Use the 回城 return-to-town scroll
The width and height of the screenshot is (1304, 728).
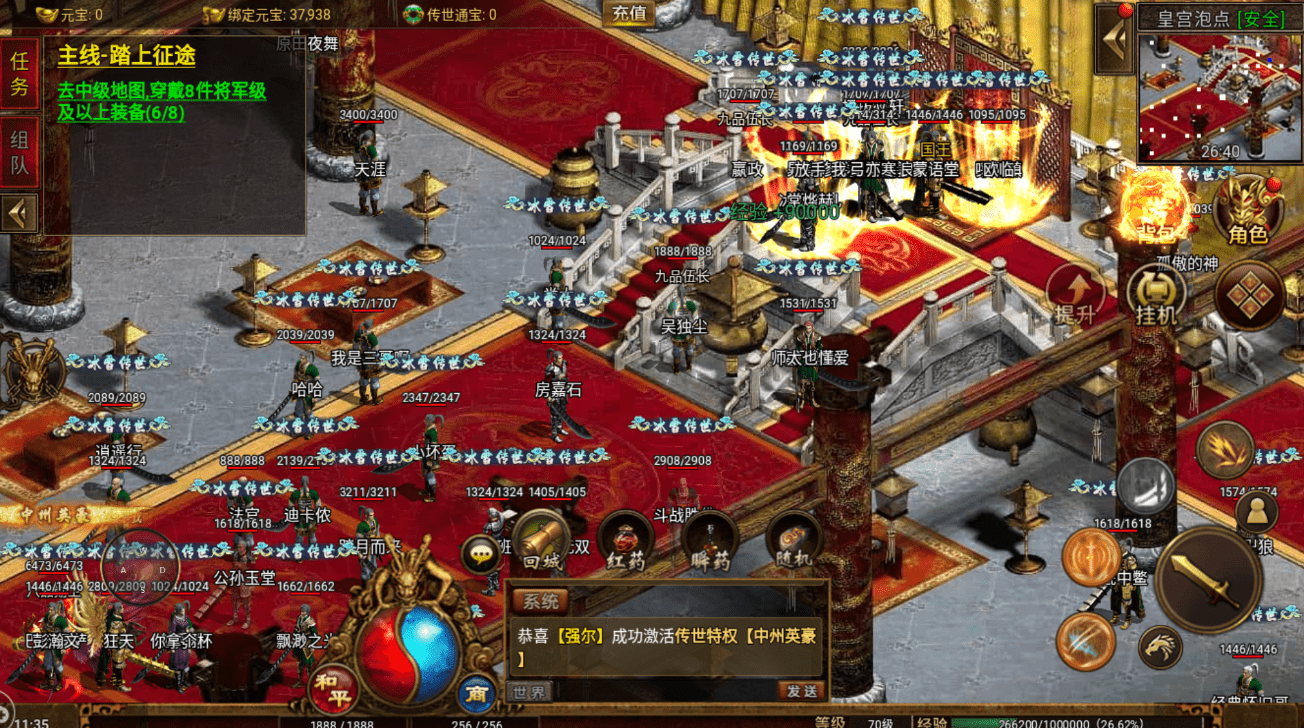point(541,540)
